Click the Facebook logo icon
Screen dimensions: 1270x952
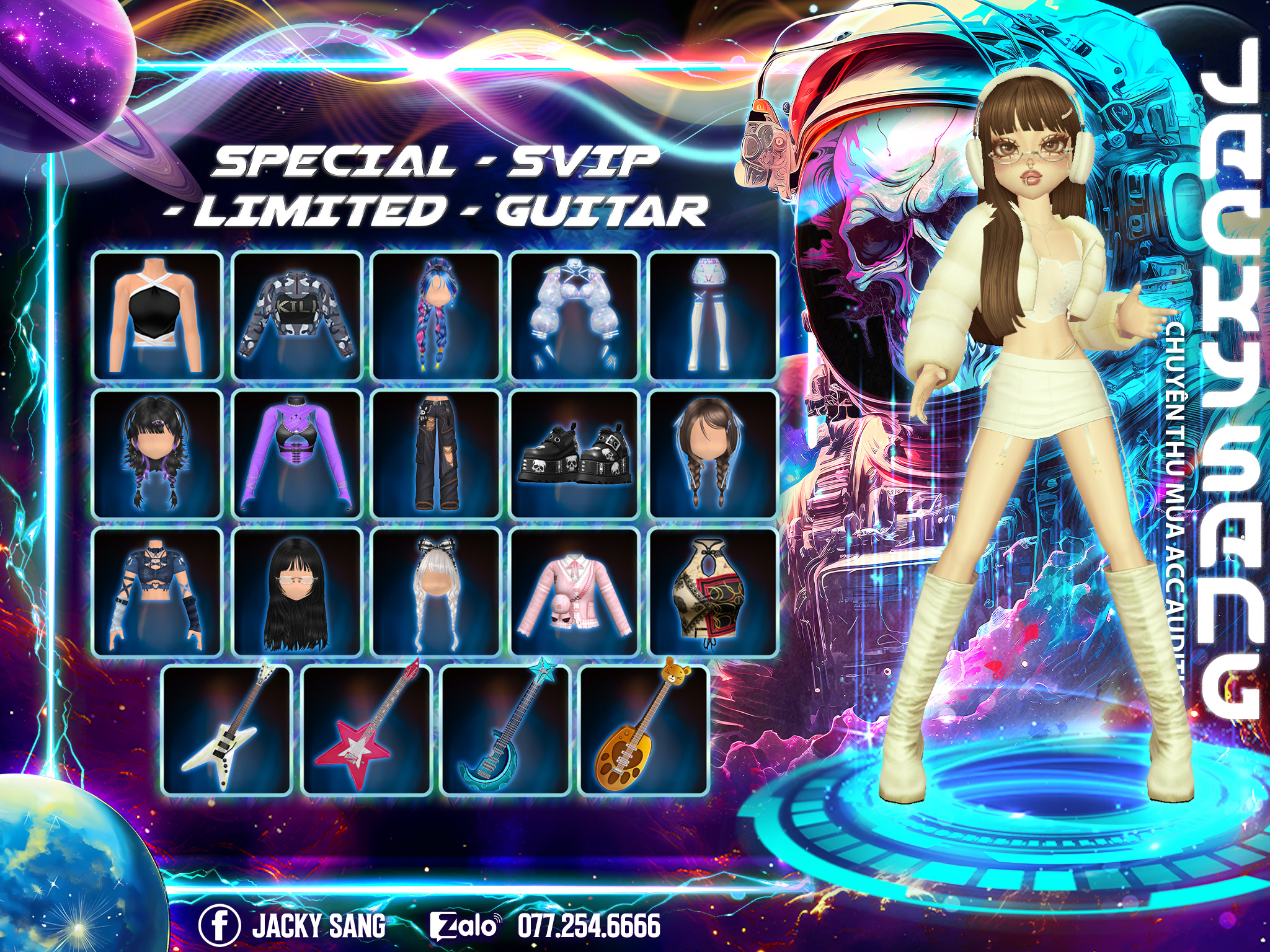[x=219, y=925]
